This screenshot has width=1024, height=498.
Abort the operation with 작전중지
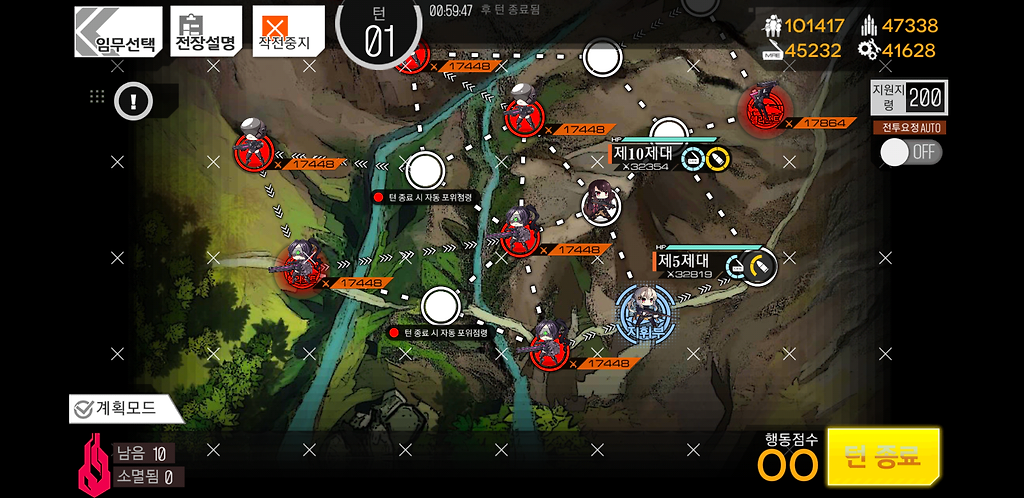287,32
